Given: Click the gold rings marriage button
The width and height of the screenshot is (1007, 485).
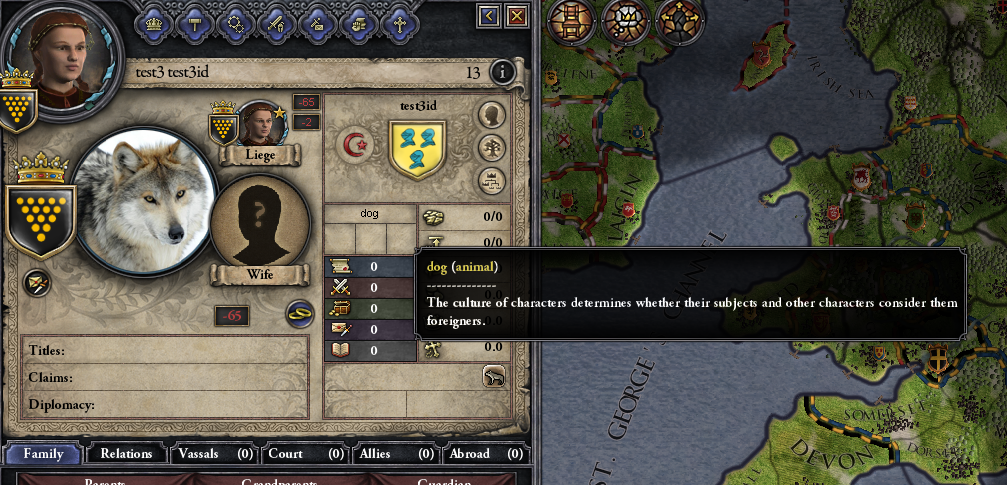Looking at the screenshot, I should [x=299, y=313].
